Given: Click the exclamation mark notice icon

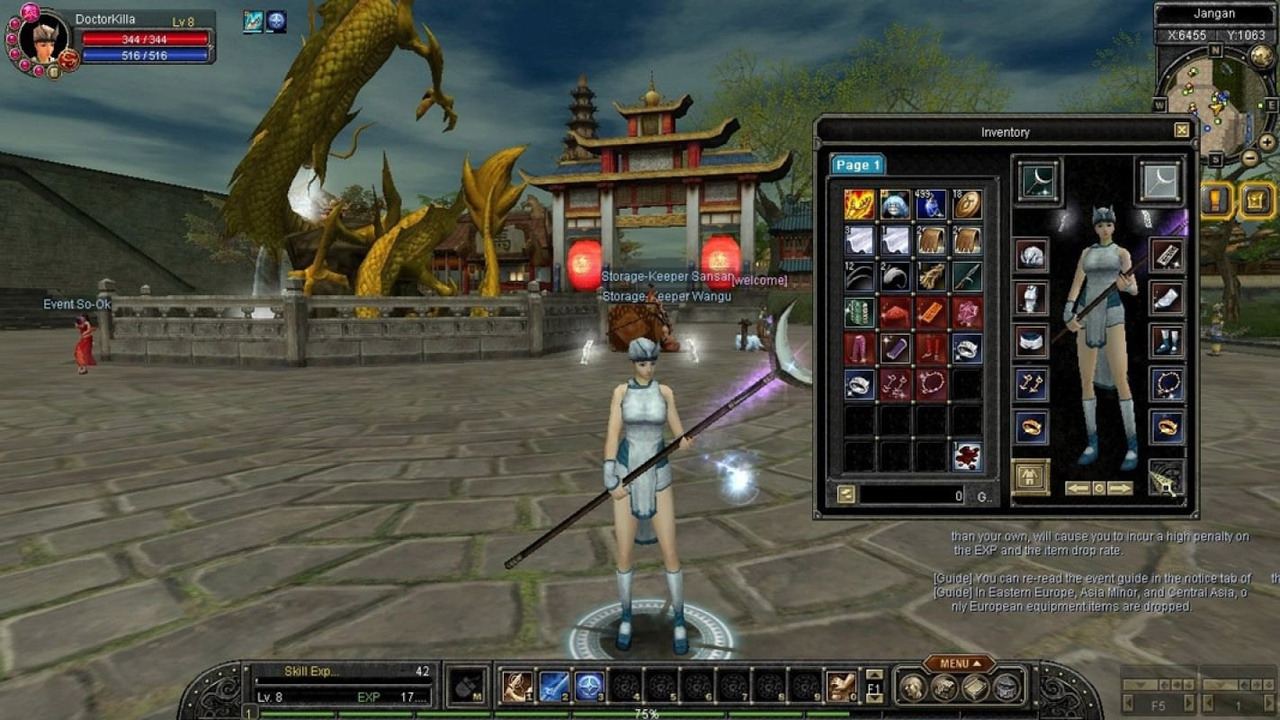Looking at the screenshot, I should click(1216, 200).
